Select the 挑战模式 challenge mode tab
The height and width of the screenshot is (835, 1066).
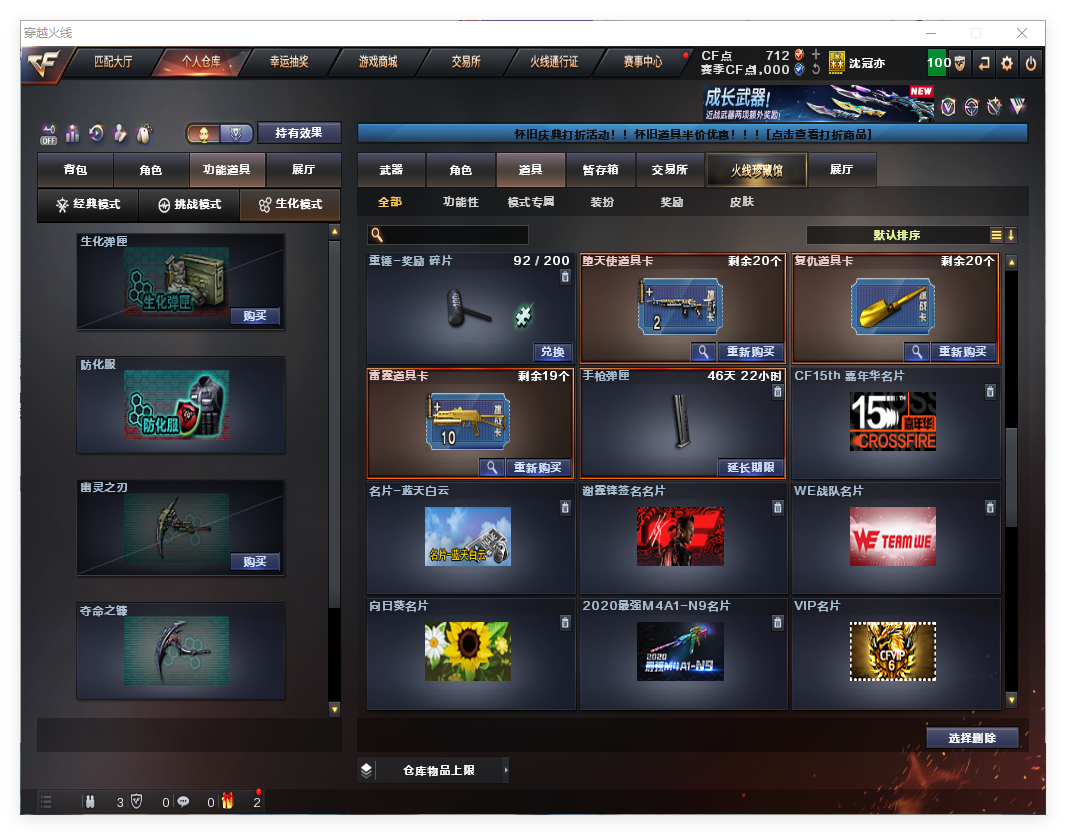pos(189,204)
